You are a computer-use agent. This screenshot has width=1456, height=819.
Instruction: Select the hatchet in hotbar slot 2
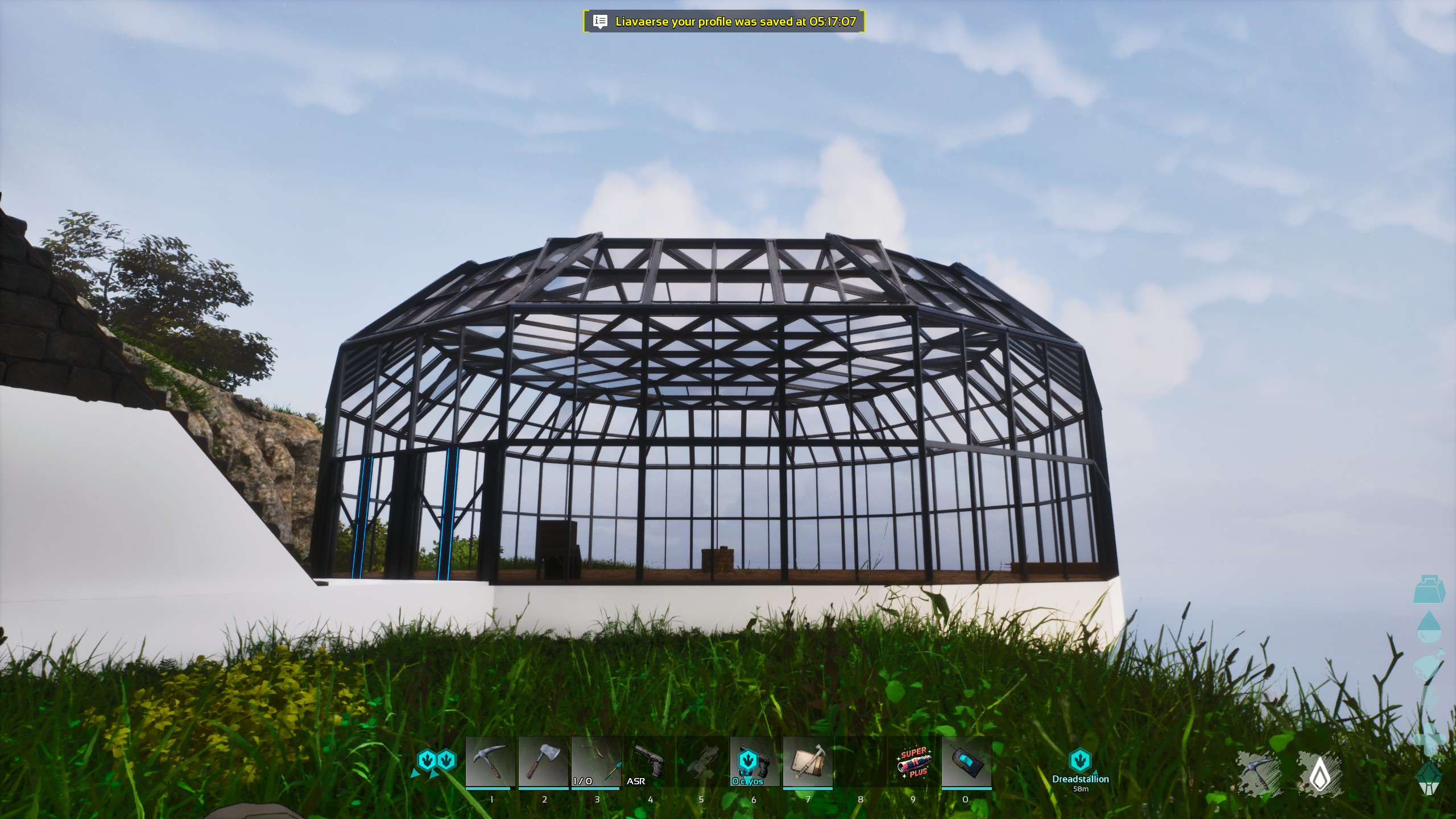[543, 762]
